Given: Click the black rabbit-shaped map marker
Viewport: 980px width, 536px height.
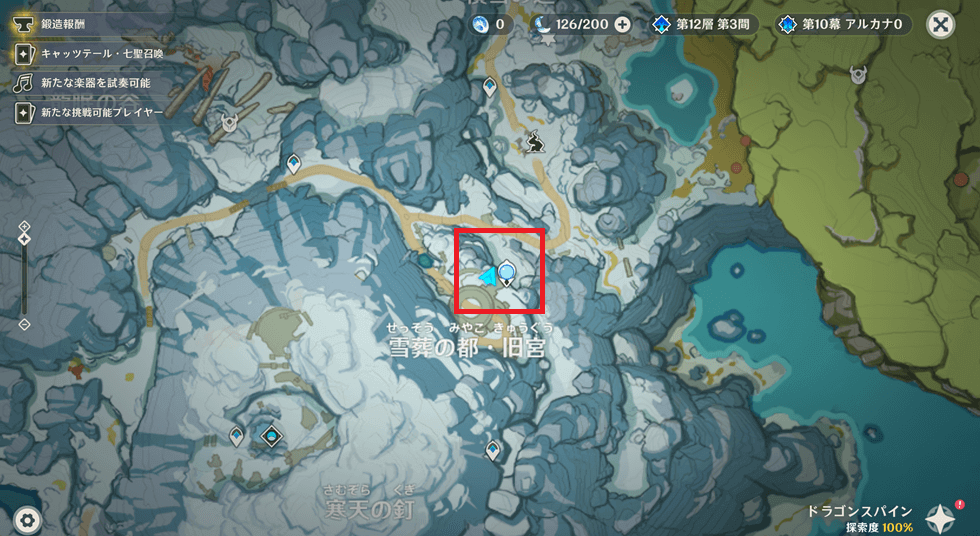Looking at the screenshot, I should pos(535,143).
